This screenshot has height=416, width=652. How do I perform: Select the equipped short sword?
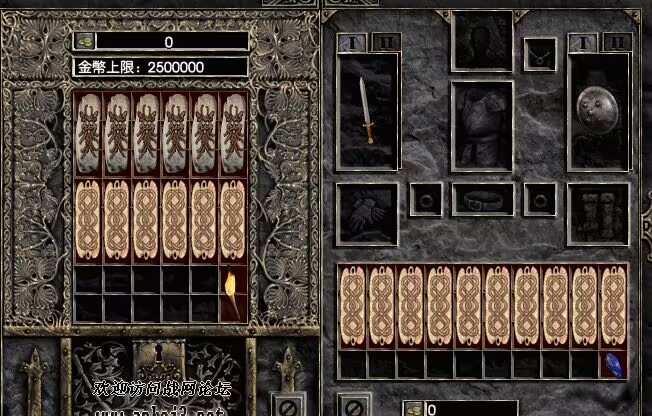point(368,110)
